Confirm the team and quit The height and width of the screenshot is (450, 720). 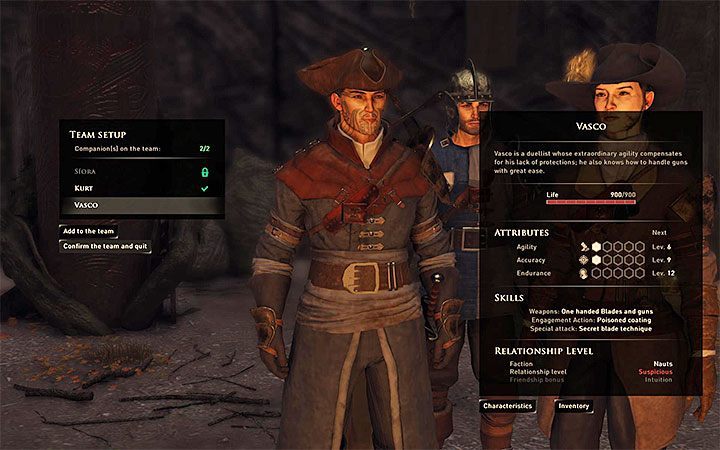coord(107,246)
